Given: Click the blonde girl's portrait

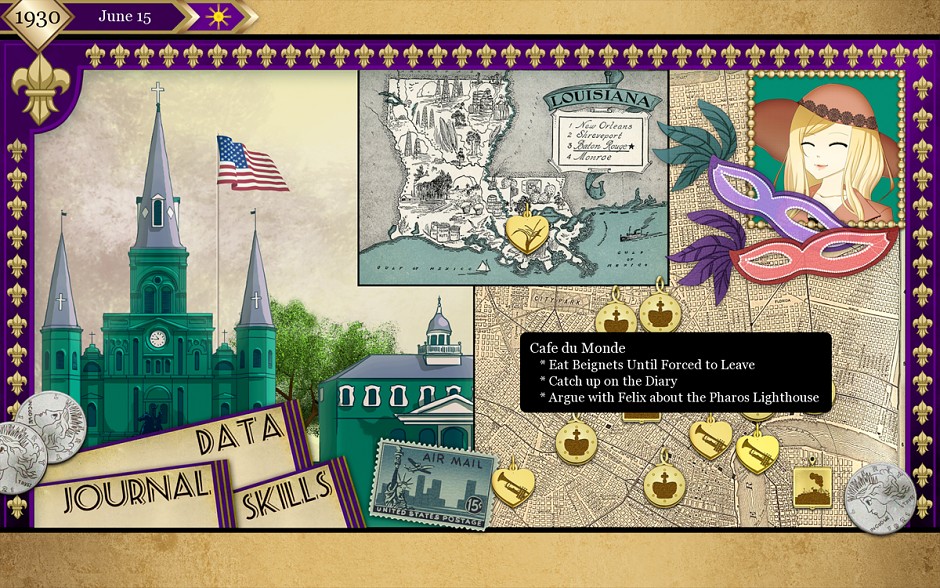Looking at the screenshot, I should point(824,148).
